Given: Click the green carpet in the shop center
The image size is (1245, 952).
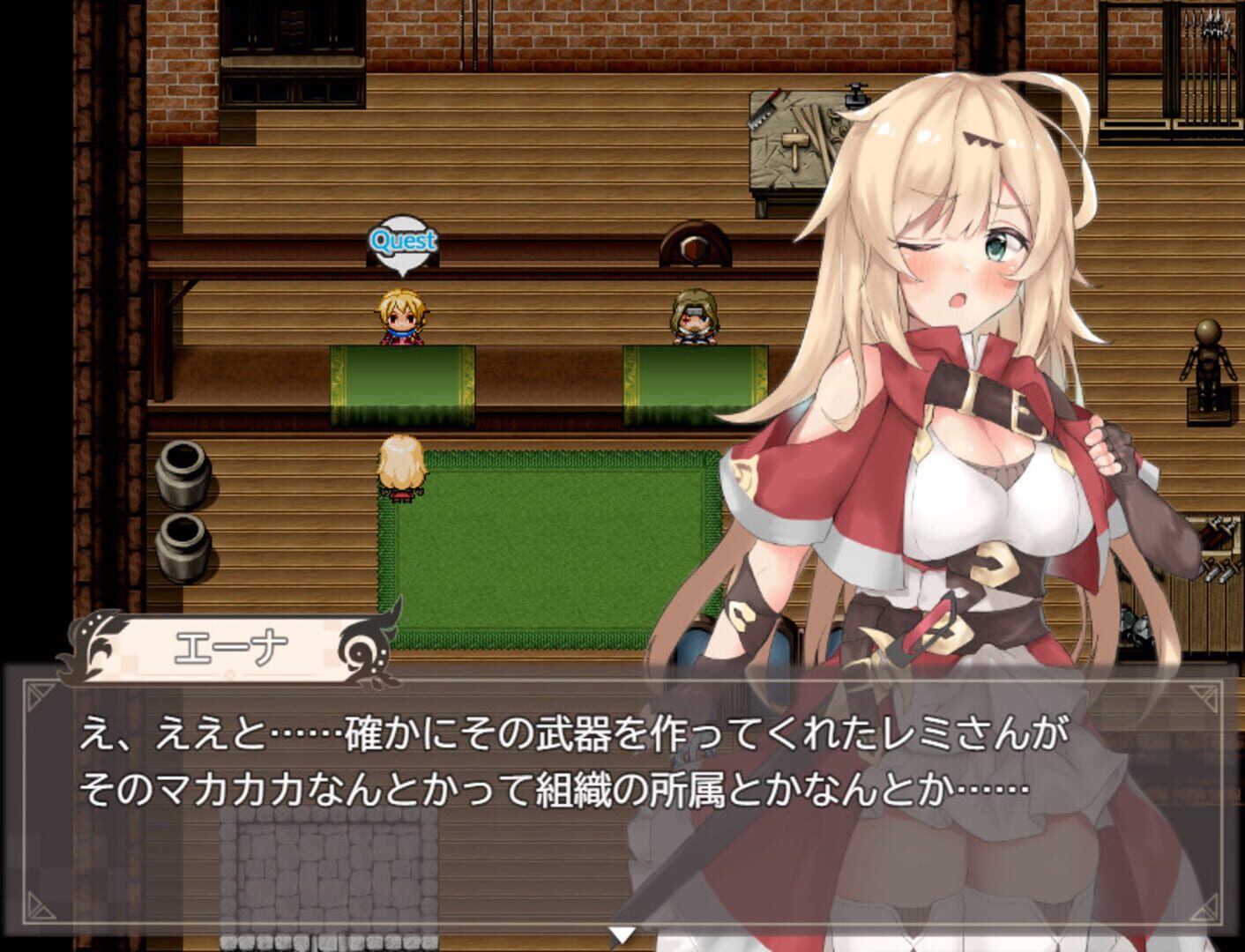Looking at the screenshot, I should tap(547, 547).
